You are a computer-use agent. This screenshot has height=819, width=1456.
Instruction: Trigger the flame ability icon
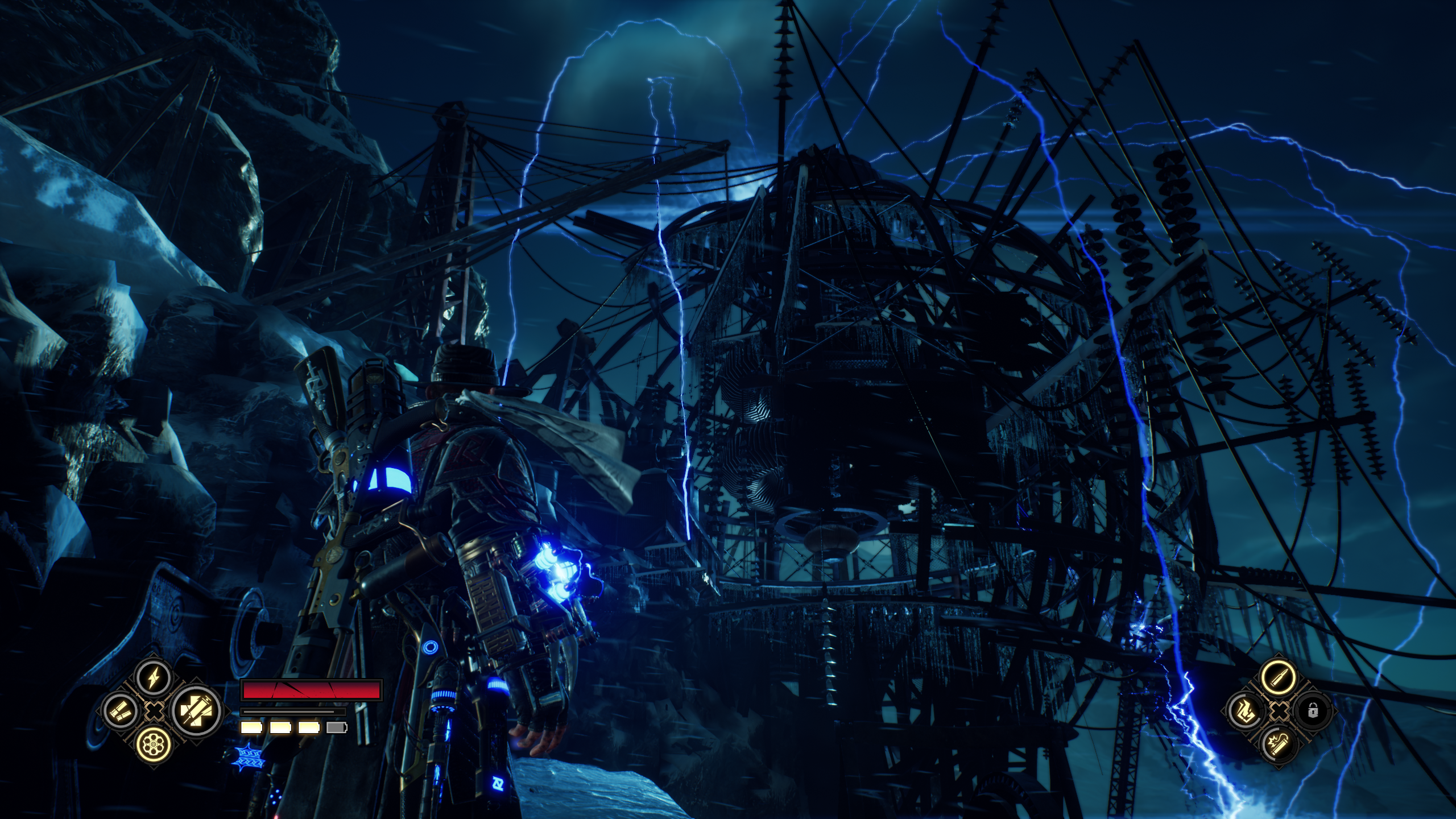1246,711
